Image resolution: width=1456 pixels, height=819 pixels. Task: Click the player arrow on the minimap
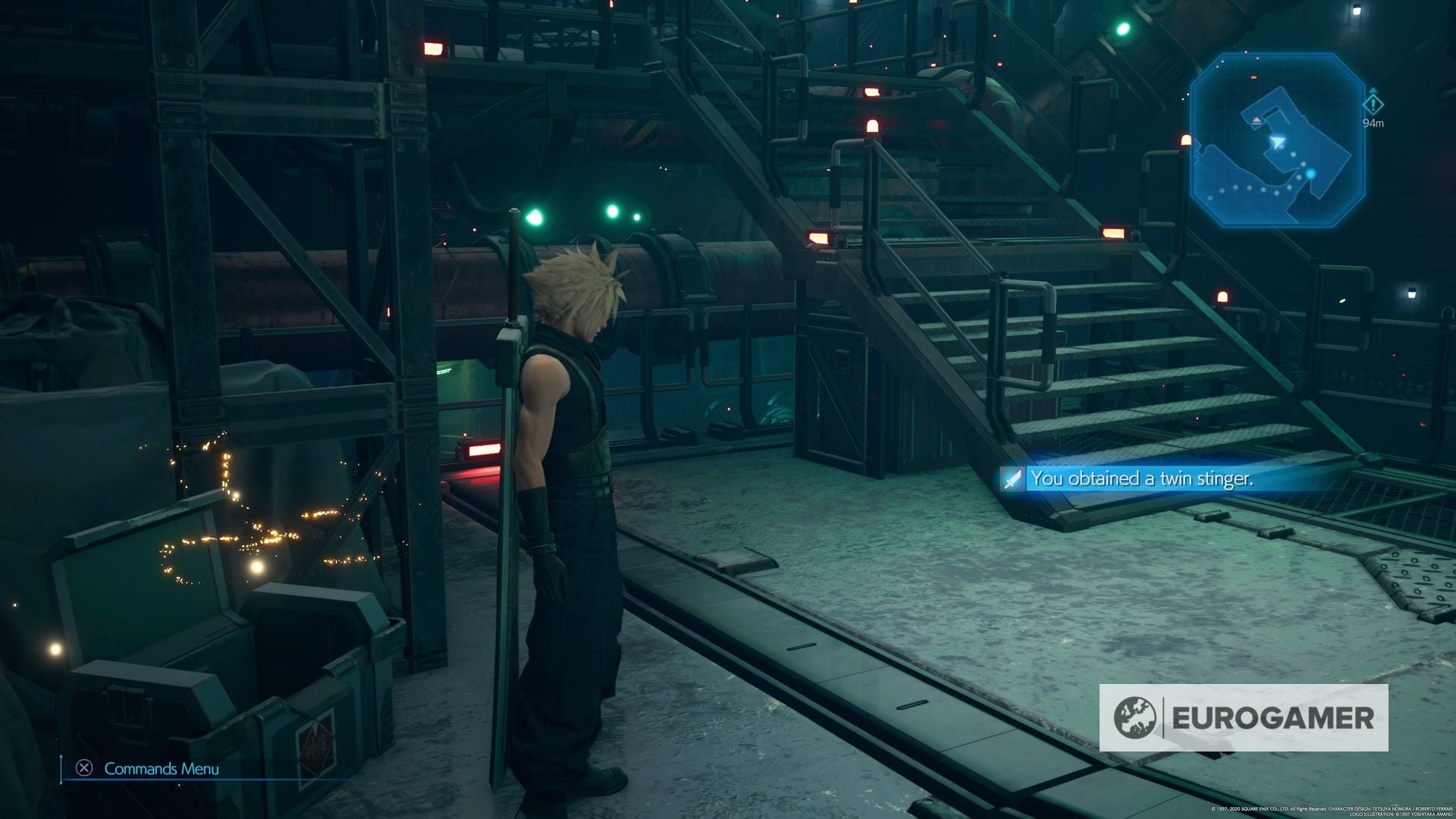1279,143
